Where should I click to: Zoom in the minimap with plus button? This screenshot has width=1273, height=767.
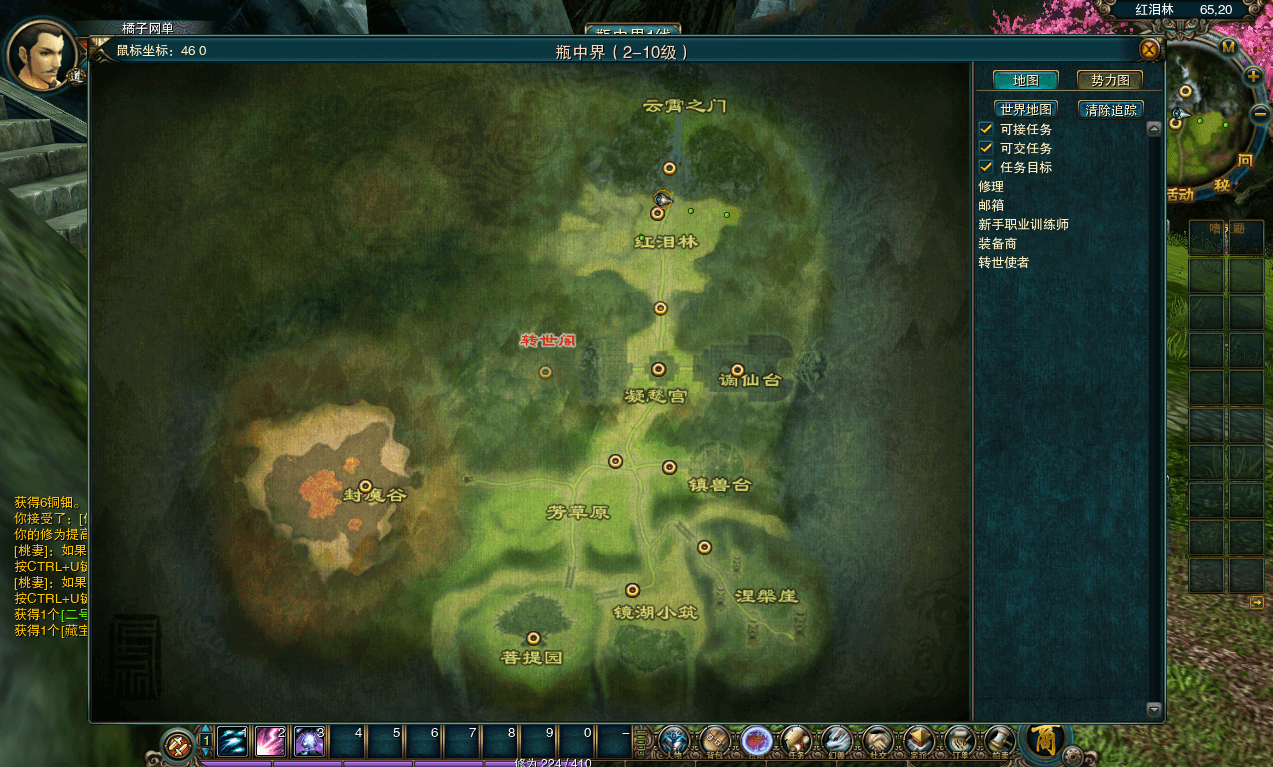[1253, 76]
